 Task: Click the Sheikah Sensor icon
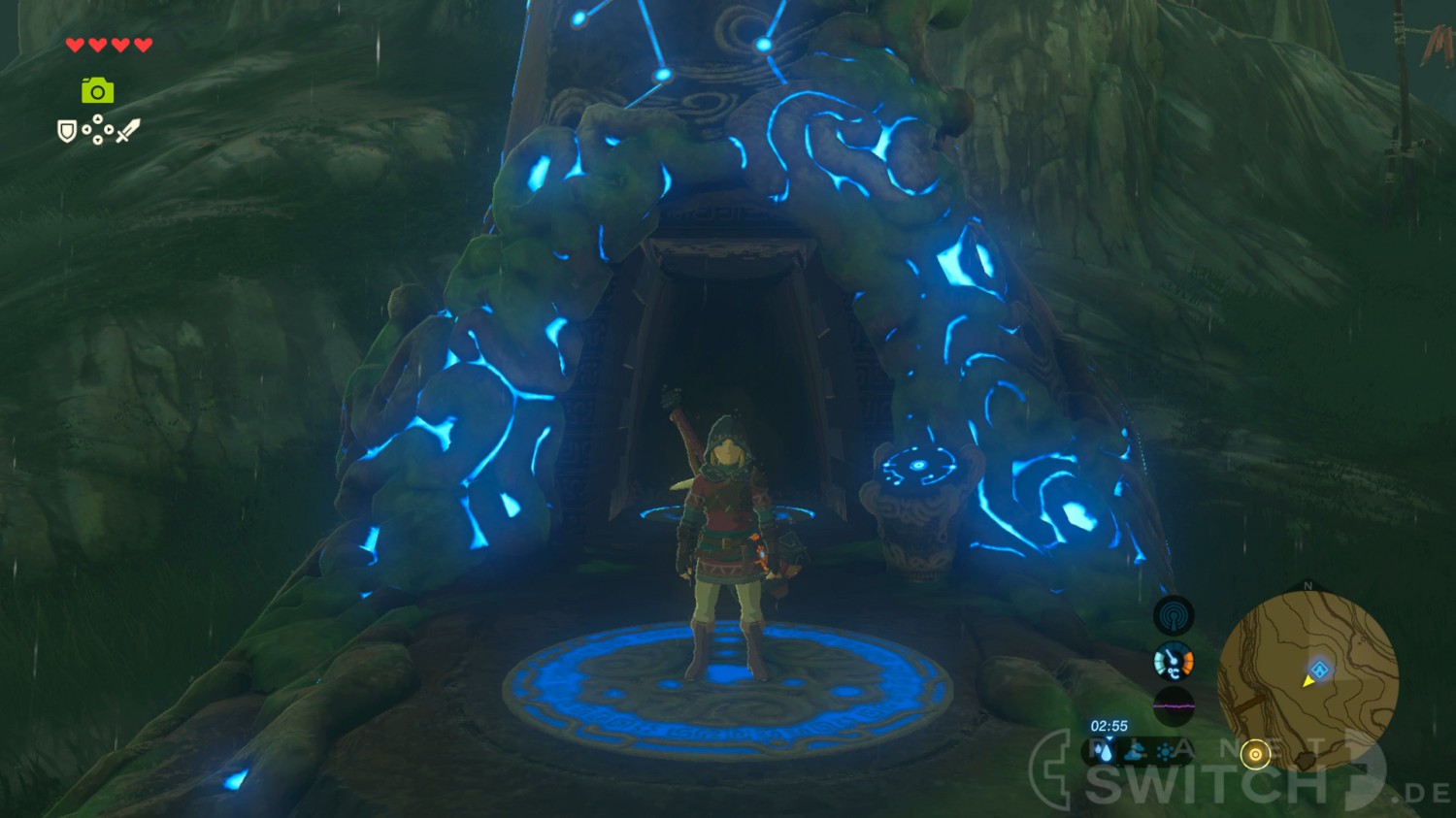[x=1174, y=615]
